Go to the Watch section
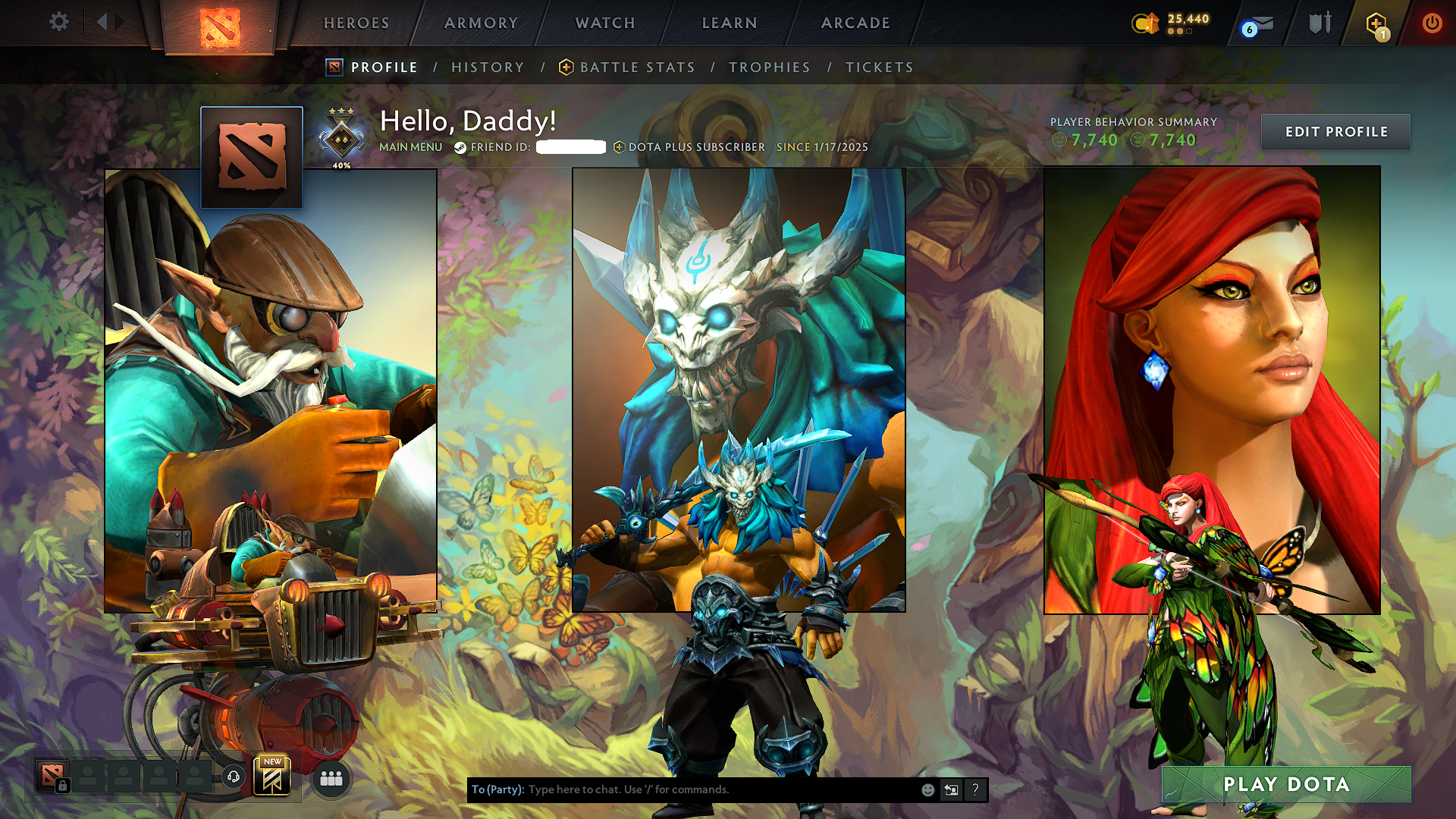This screenshot has width=1456, height=819. [605, 24]
